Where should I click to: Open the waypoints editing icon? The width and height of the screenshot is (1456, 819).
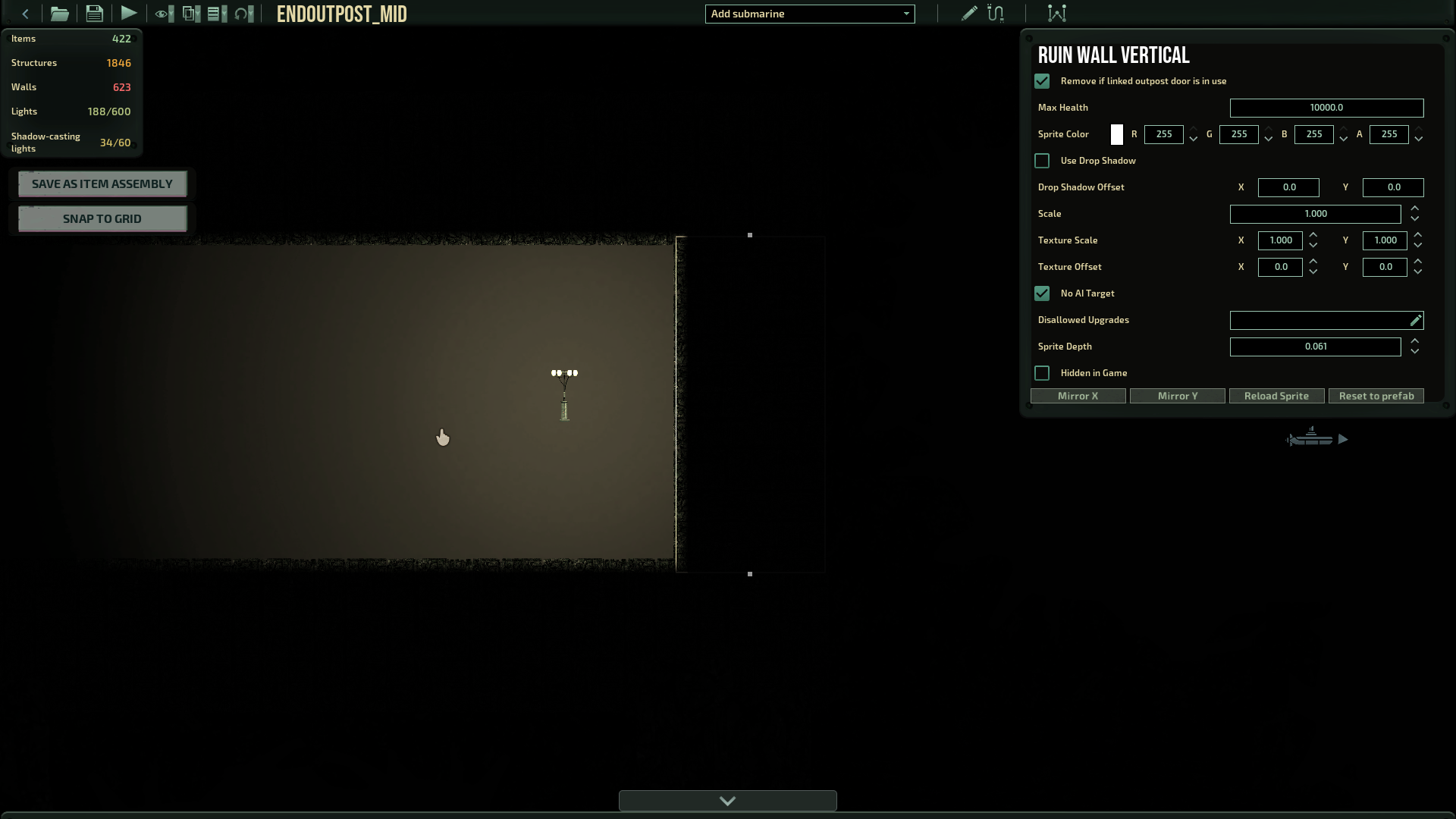click(1056, 13)
